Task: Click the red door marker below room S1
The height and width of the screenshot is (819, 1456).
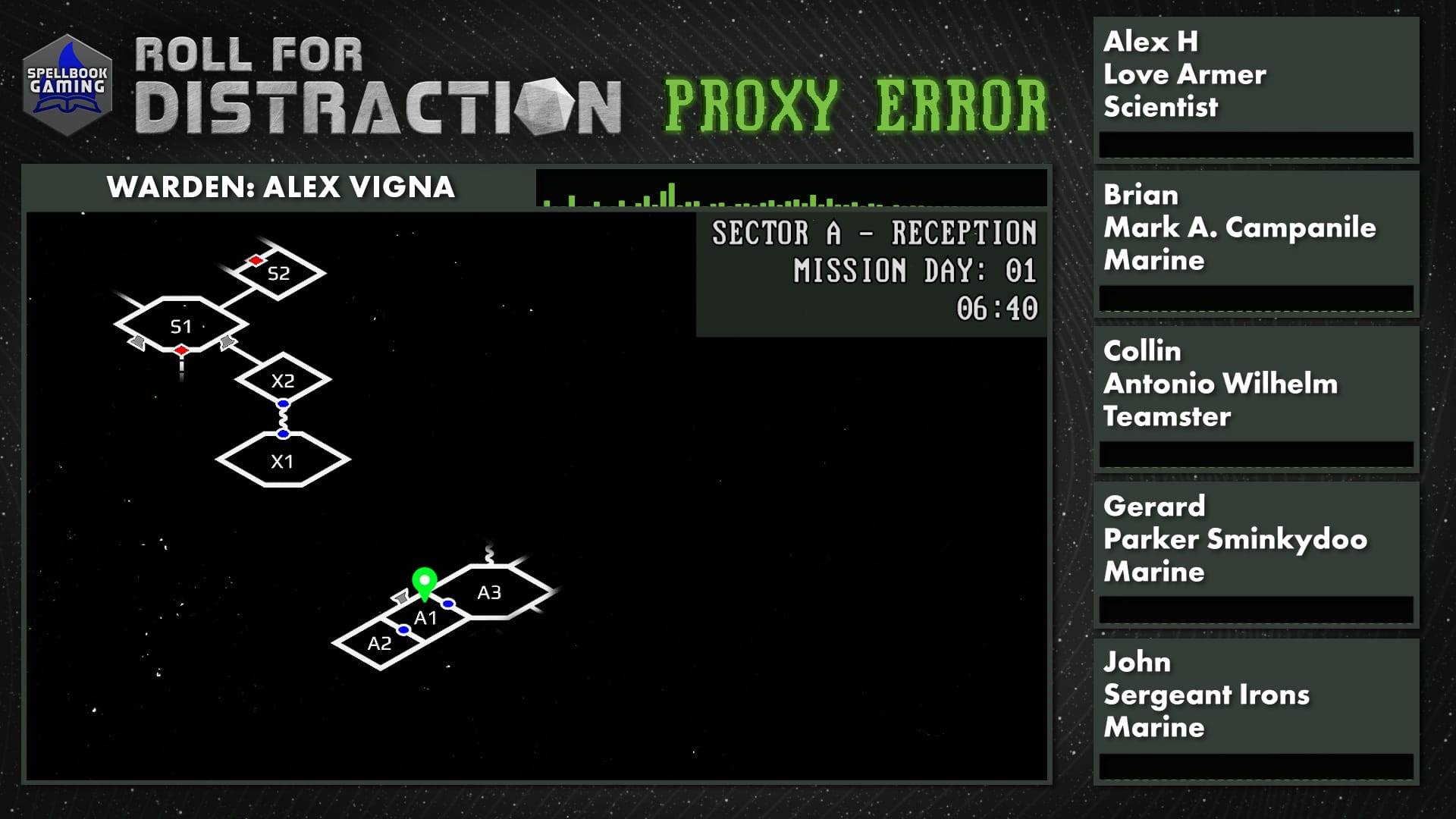Action: (180, 352)
